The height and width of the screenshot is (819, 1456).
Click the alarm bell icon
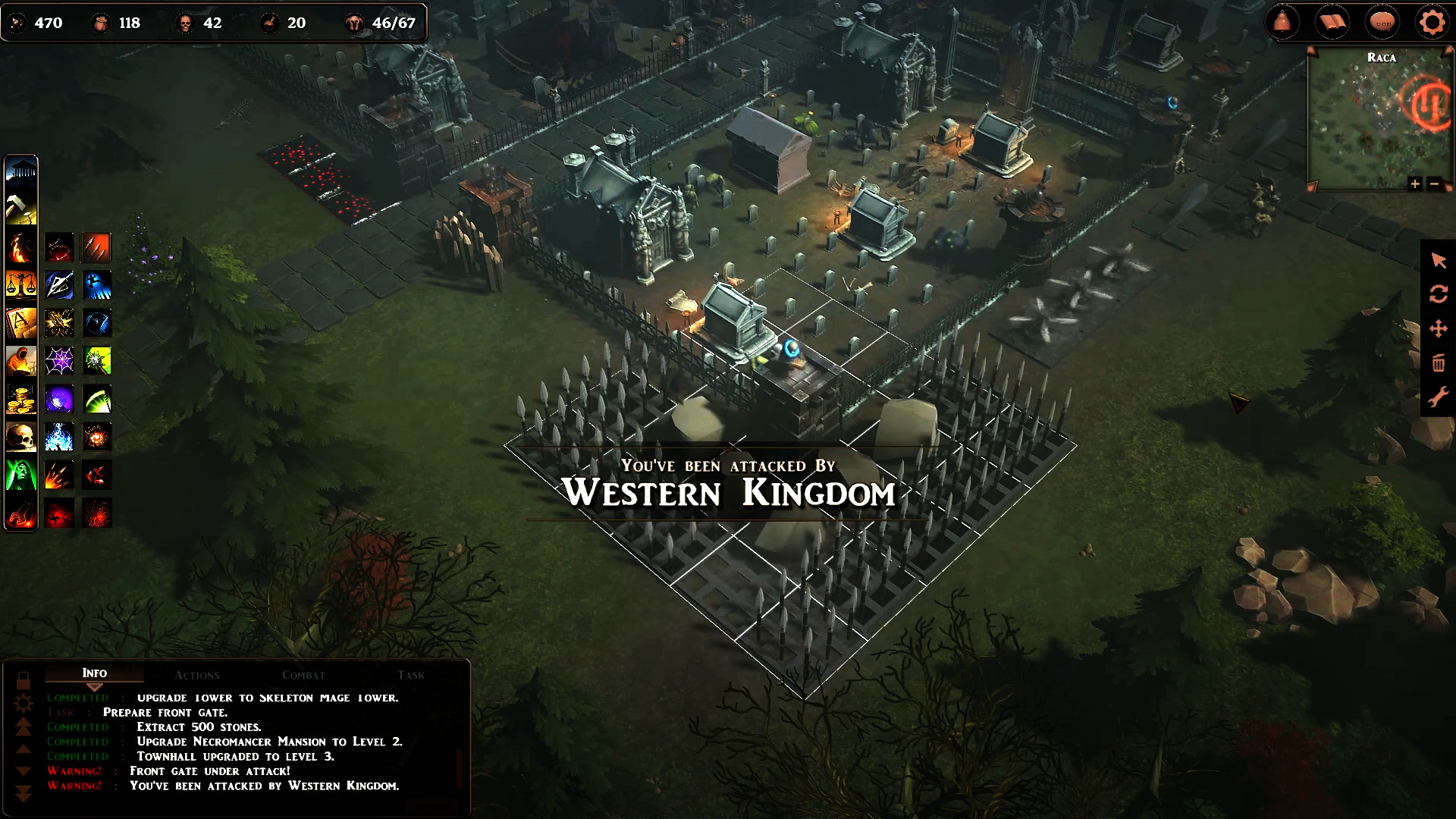[1282, 23]
